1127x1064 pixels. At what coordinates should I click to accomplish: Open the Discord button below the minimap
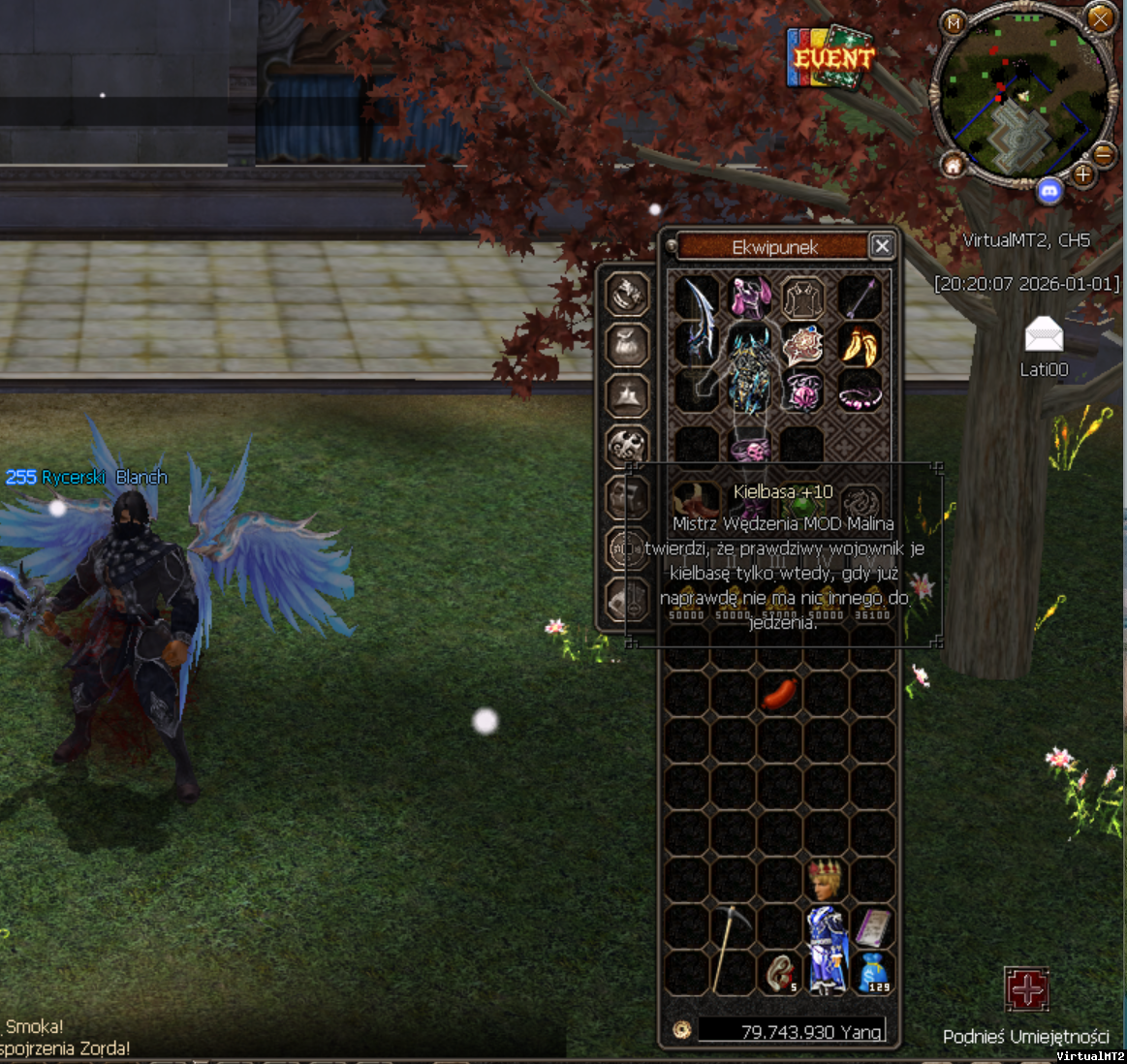click(1049, 191)
